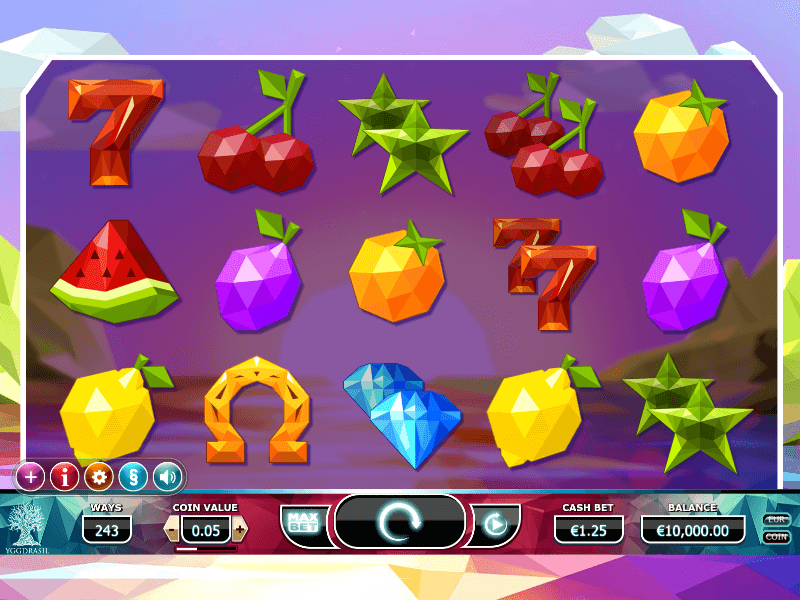Switch balance display to COIN

776,537
